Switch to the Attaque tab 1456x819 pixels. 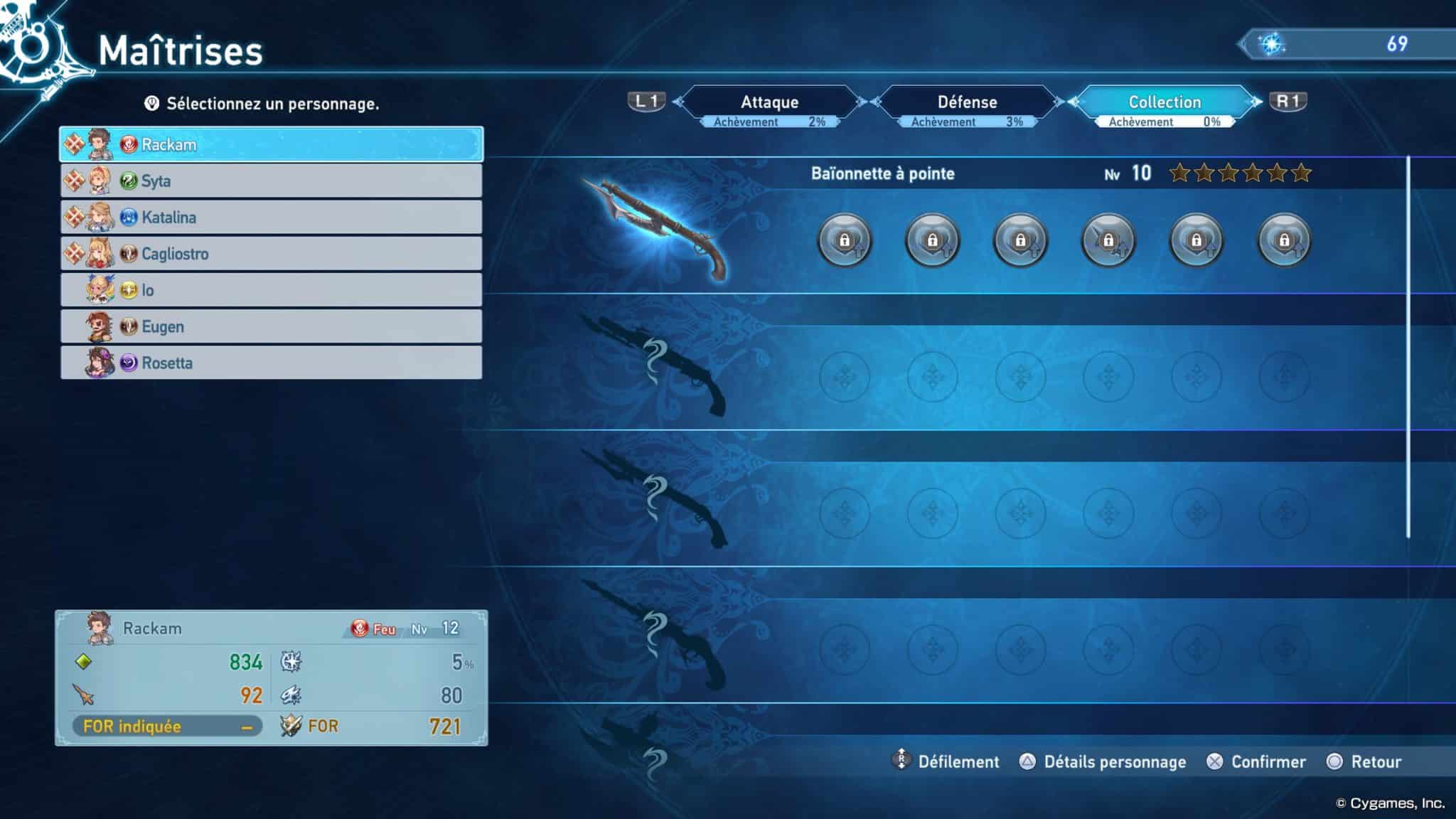click(x=771, y=102)
